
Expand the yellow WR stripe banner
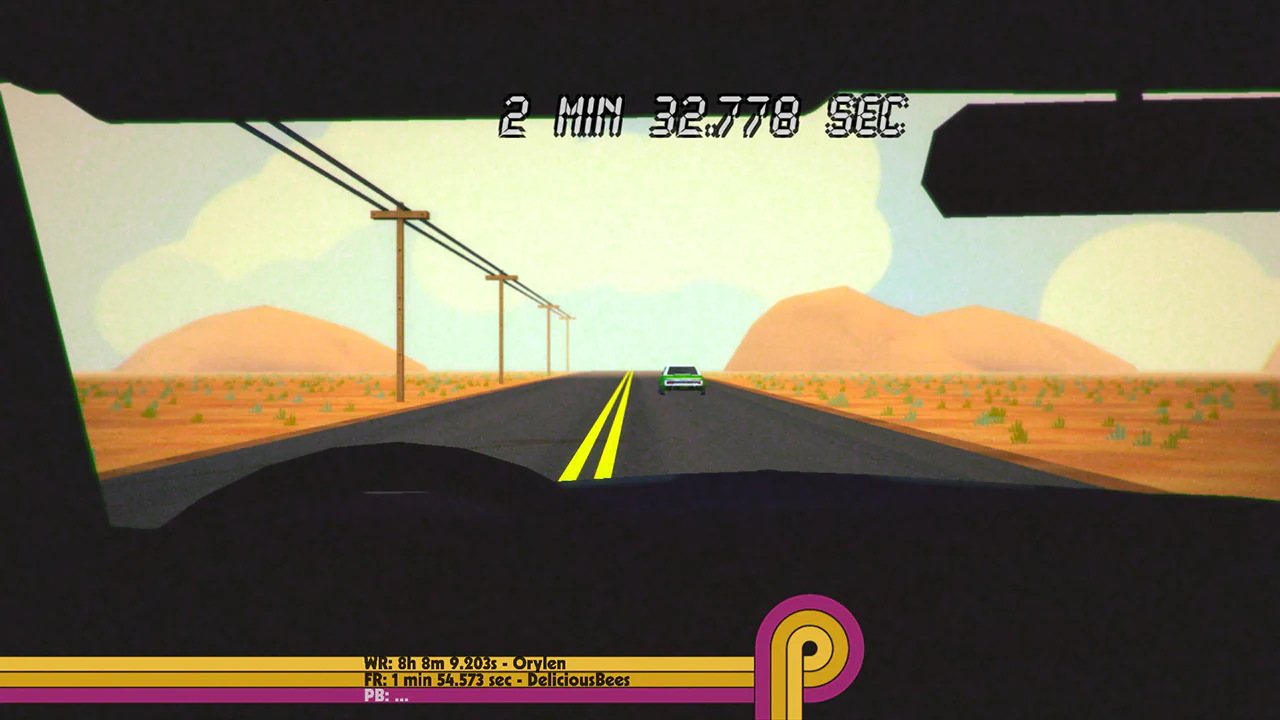200,663
